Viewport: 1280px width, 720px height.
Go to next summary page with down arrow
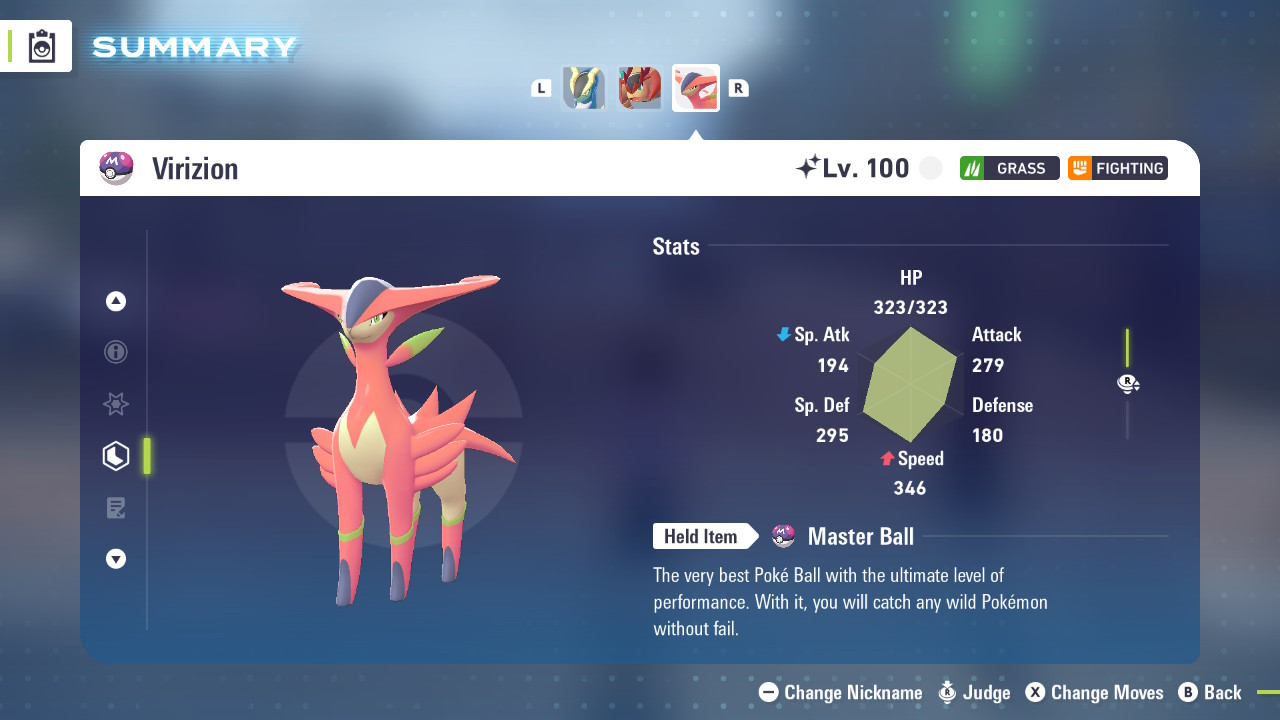[116, 559]
